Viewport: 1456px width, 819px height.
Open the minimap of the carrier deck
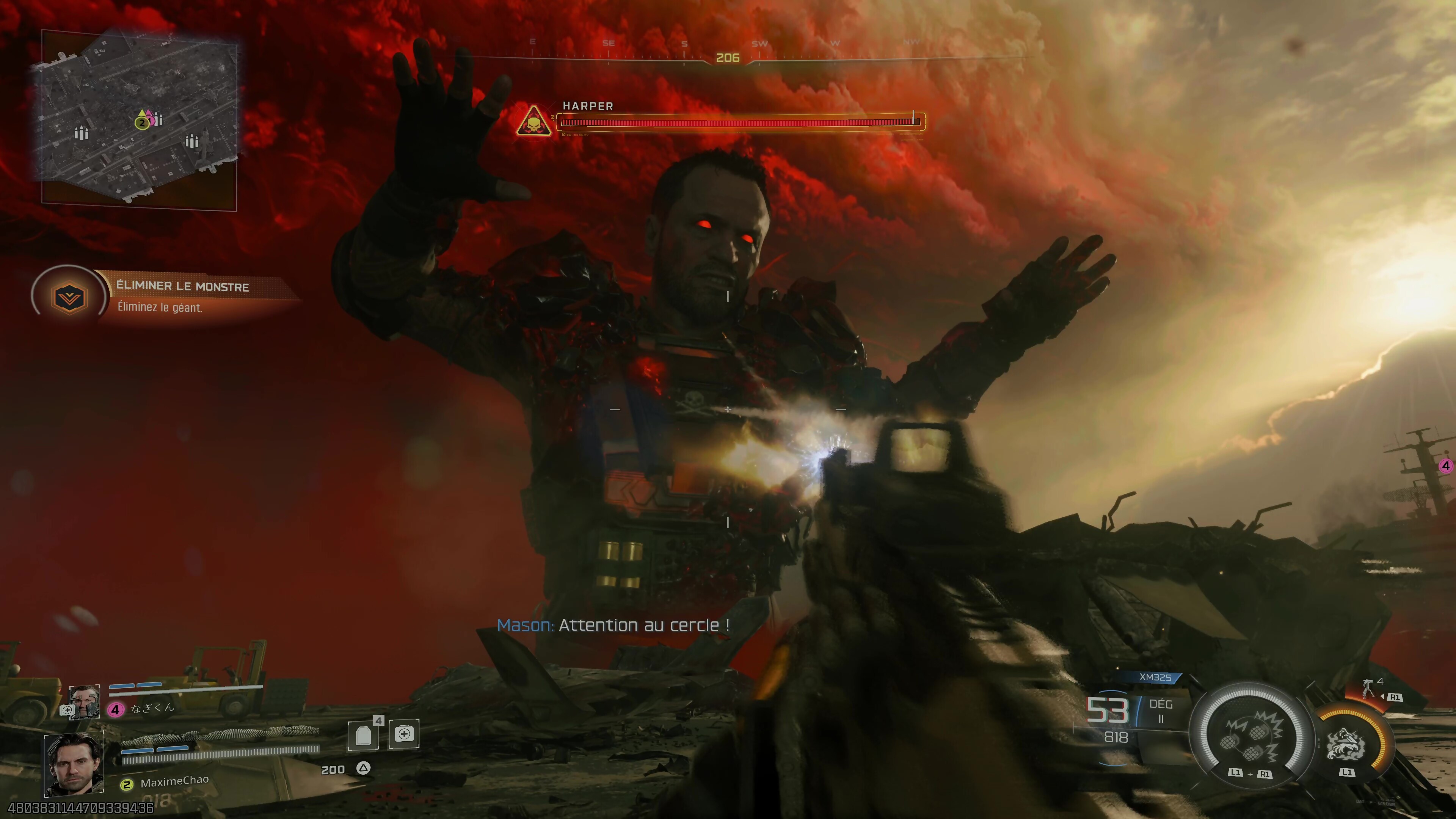[x=138, y=120]
